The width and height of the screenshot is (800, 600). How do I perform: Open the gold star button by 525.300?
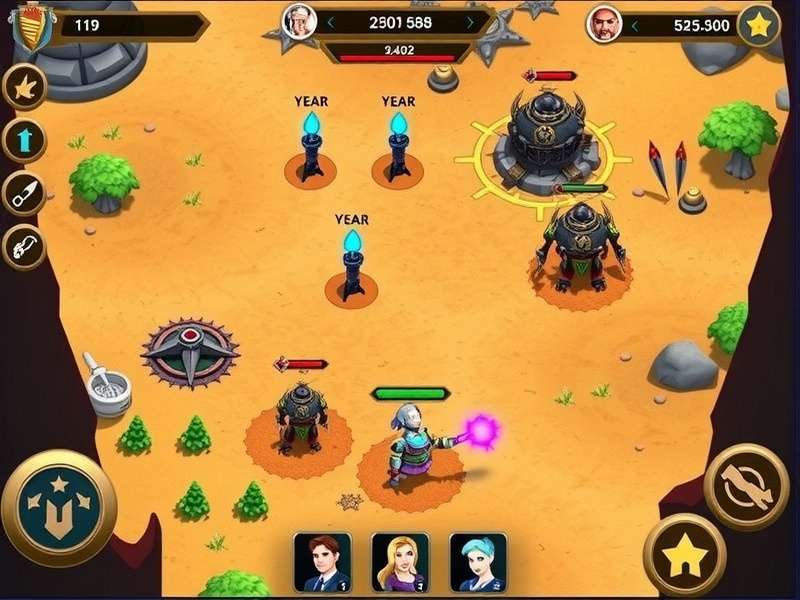pos(758,26)
